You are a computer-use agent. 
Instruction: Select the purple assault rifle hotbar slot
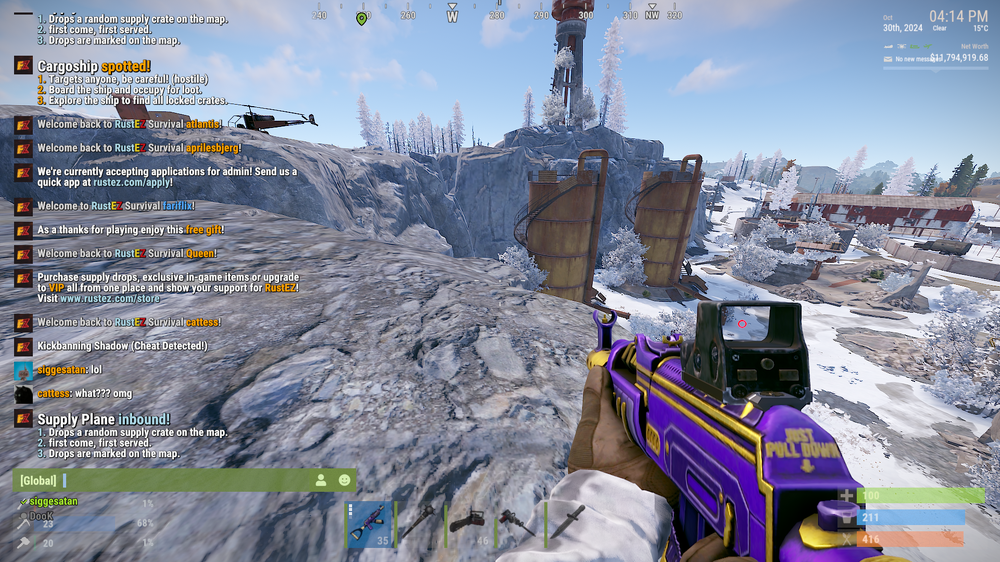(x=371, y=524)
